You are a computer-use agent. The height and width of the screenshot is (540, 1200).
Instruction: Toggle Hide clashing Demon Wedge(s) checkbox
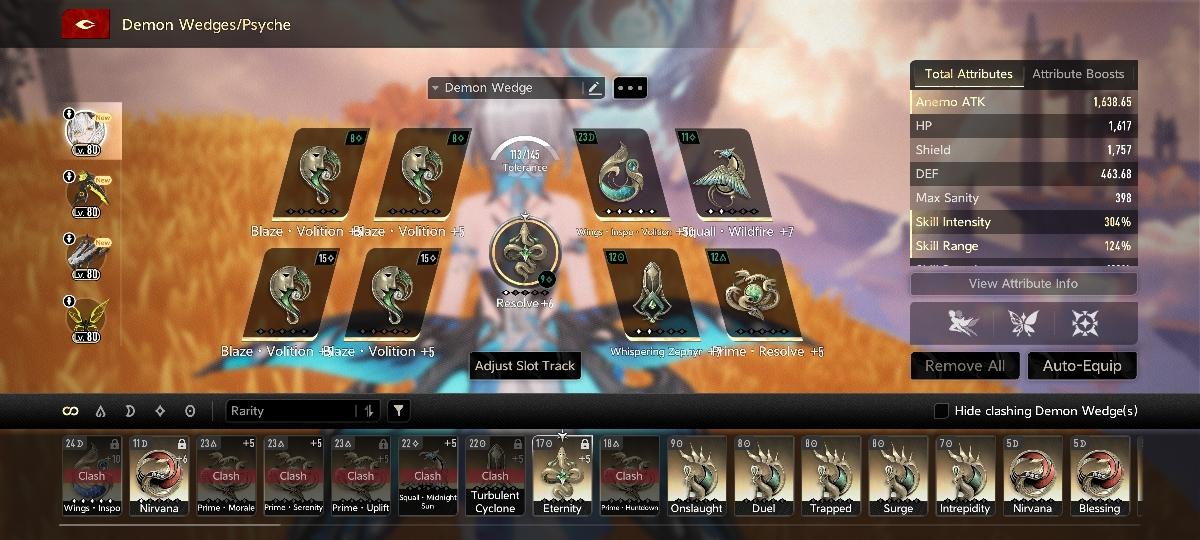[x=941, y=411]
